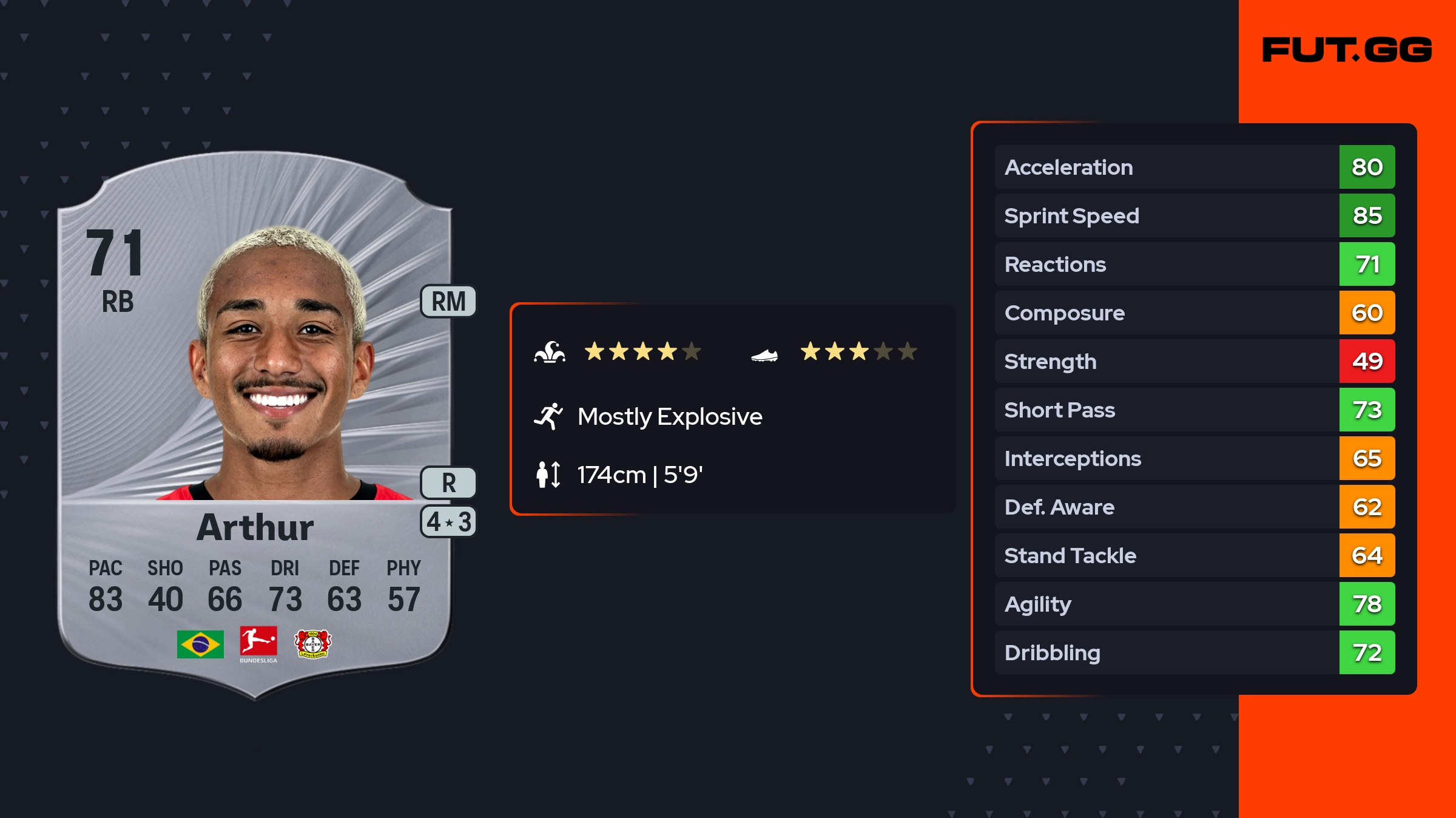Click the Bayer Leverkusen club crest
Image resolution: width=1456 pixels, height=818 pixels.
[x=312, y=644]
